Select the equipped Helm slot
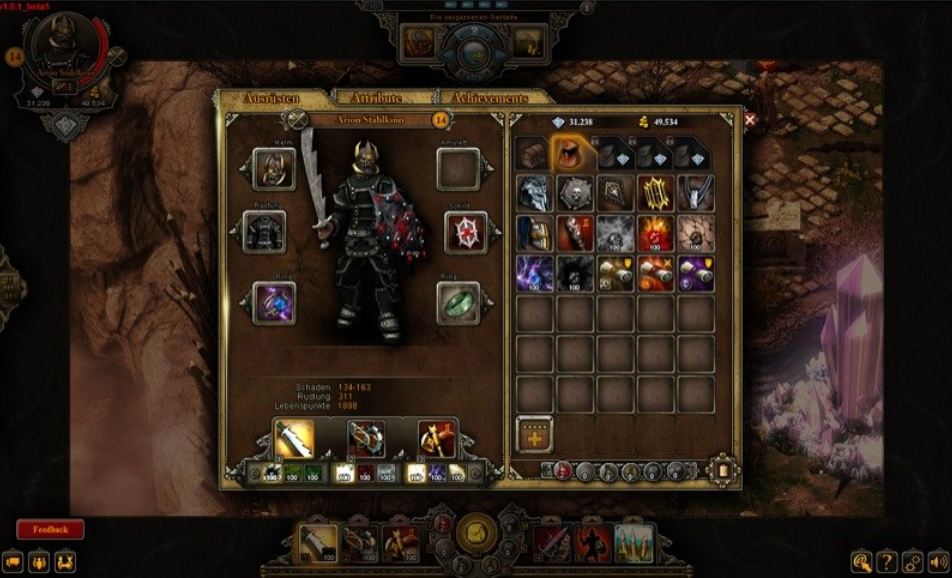The width and height of the screenshot is (952, 578). coord(271,169)
